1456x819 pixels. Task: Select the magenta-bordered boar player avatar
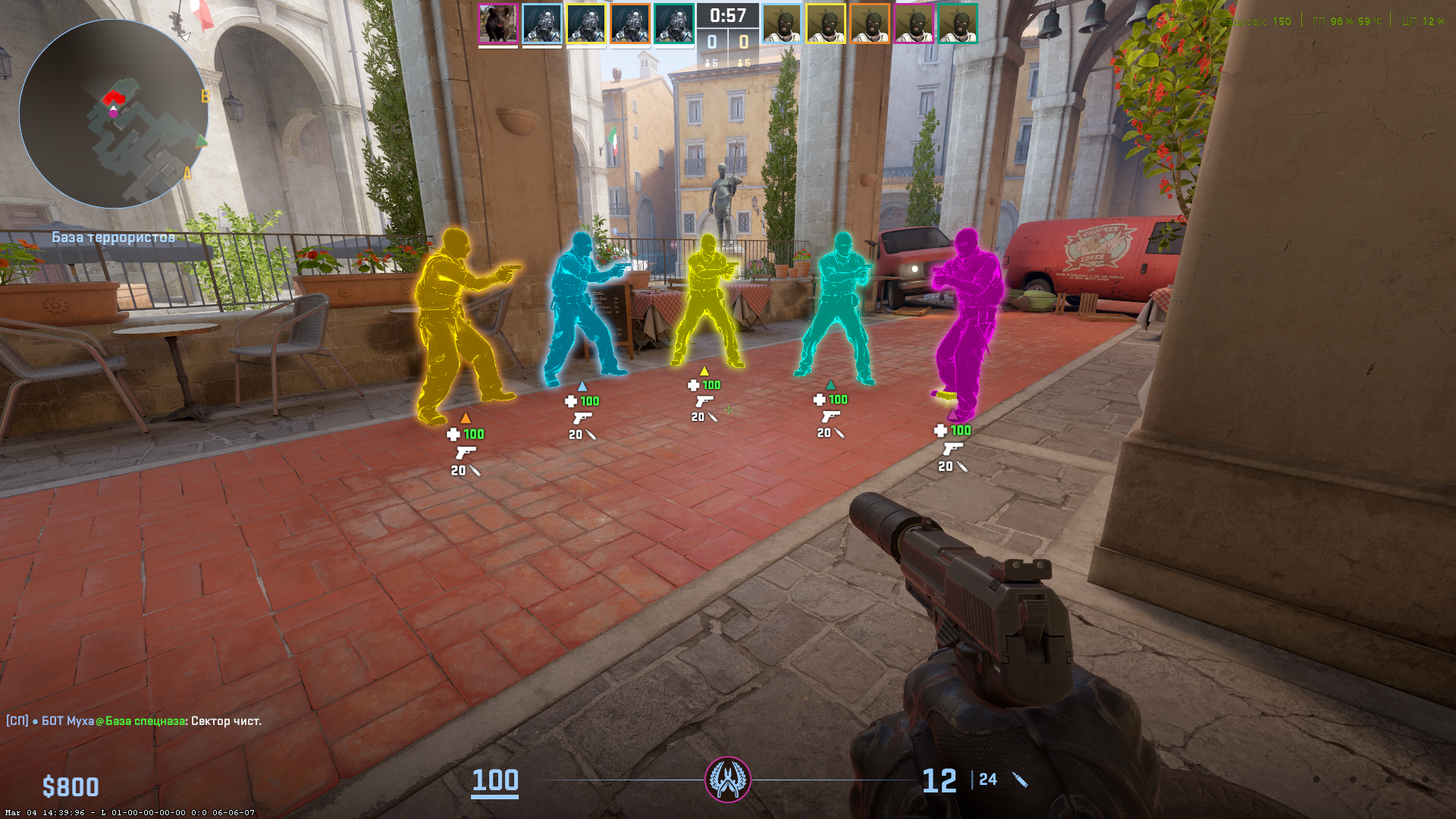pos(498,24)
